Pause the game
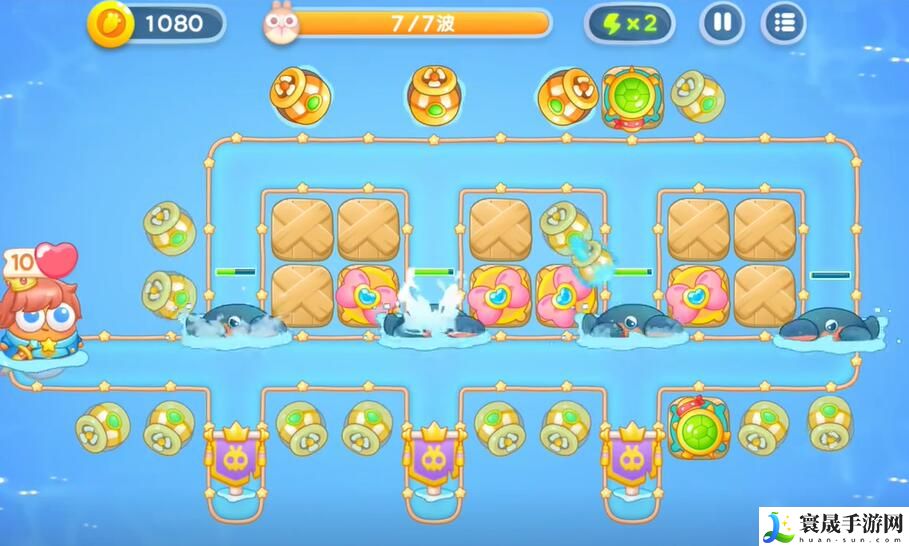This screenshot has width=909, height=546. coord(721,23)
